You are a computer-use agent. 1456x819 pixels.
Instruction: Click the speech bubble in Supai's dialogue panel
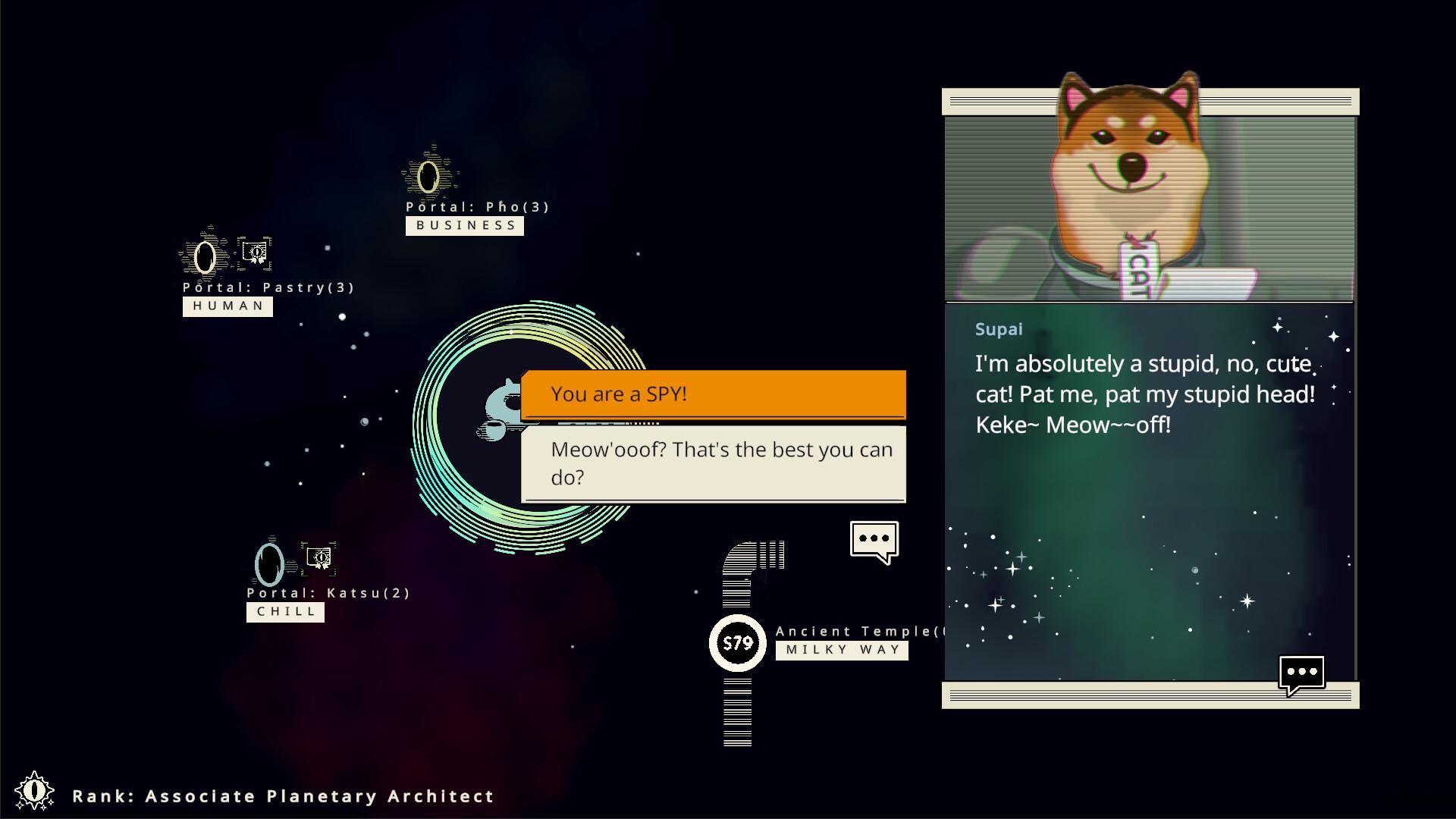(x=1302, y=672)
